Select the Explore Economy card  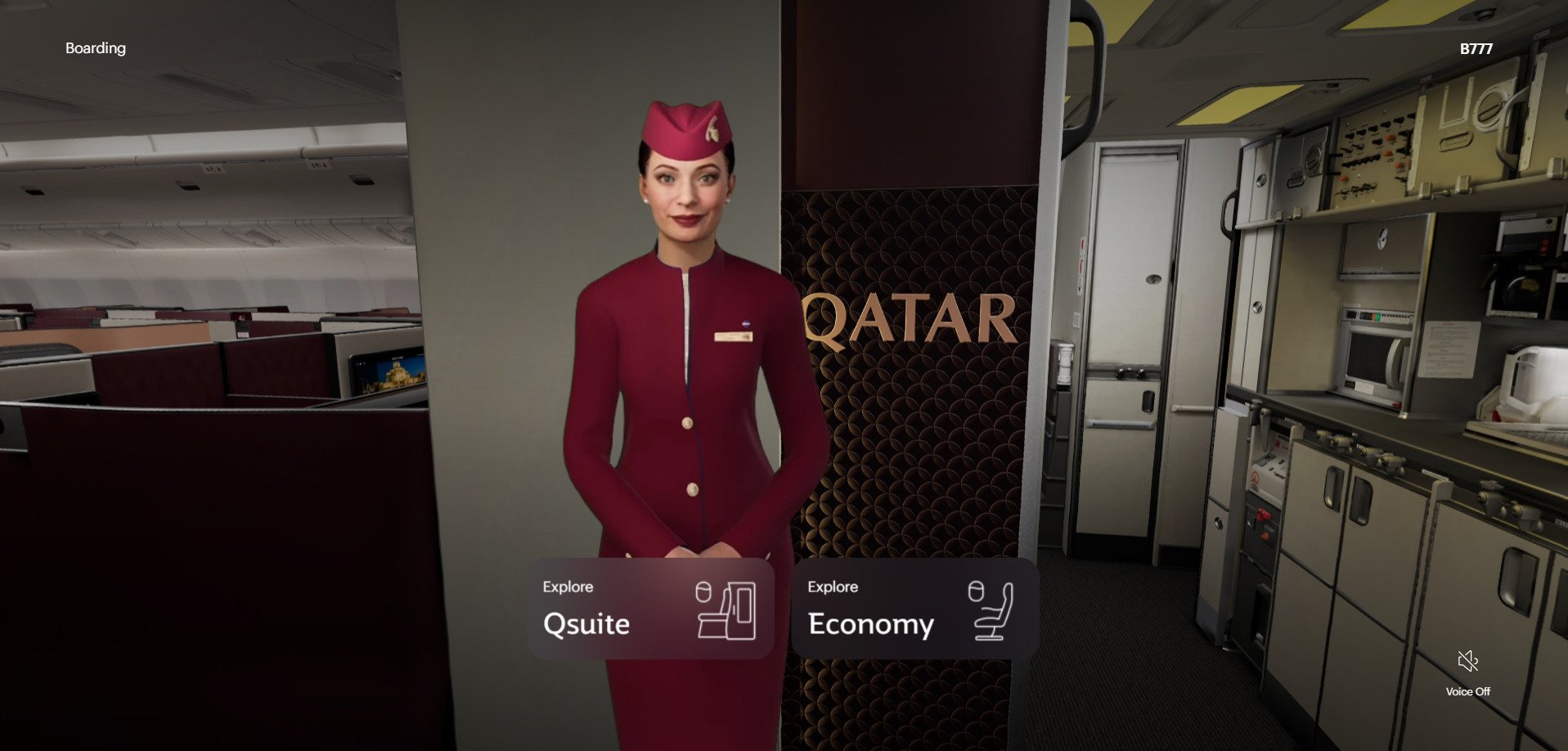tap(914, 609)
